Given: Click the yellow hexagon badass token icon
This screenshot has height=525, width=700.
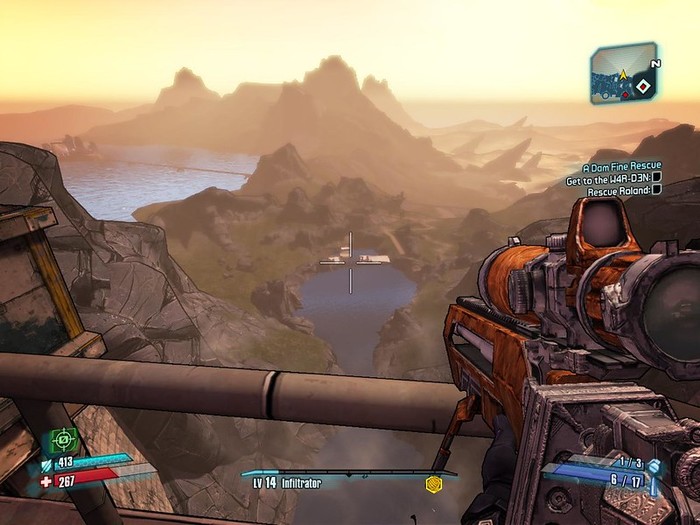Looking at the screenshot, I should 433,484.
